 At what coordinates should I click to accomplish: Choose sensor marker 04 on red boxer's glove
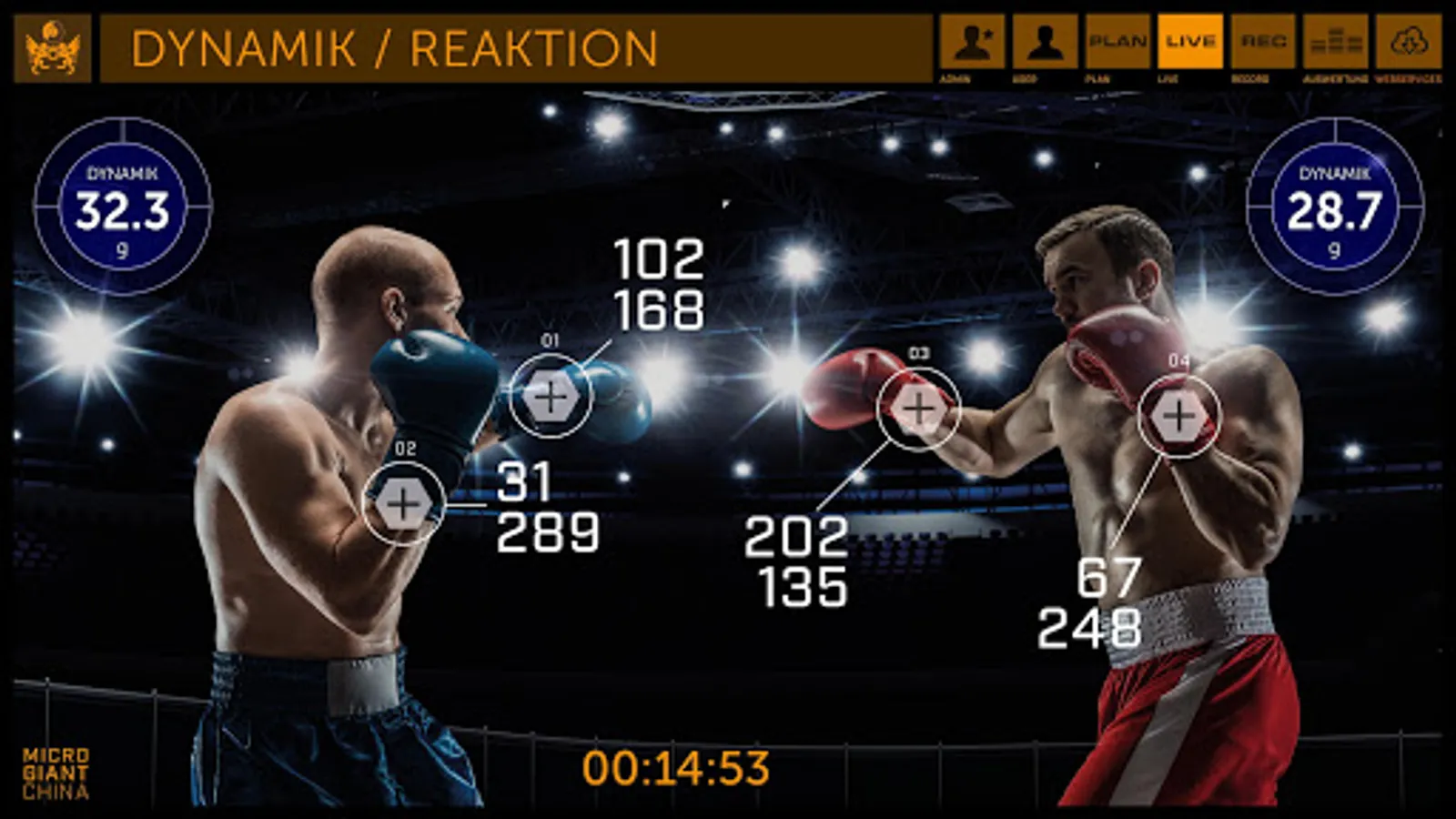(1178, 417)
